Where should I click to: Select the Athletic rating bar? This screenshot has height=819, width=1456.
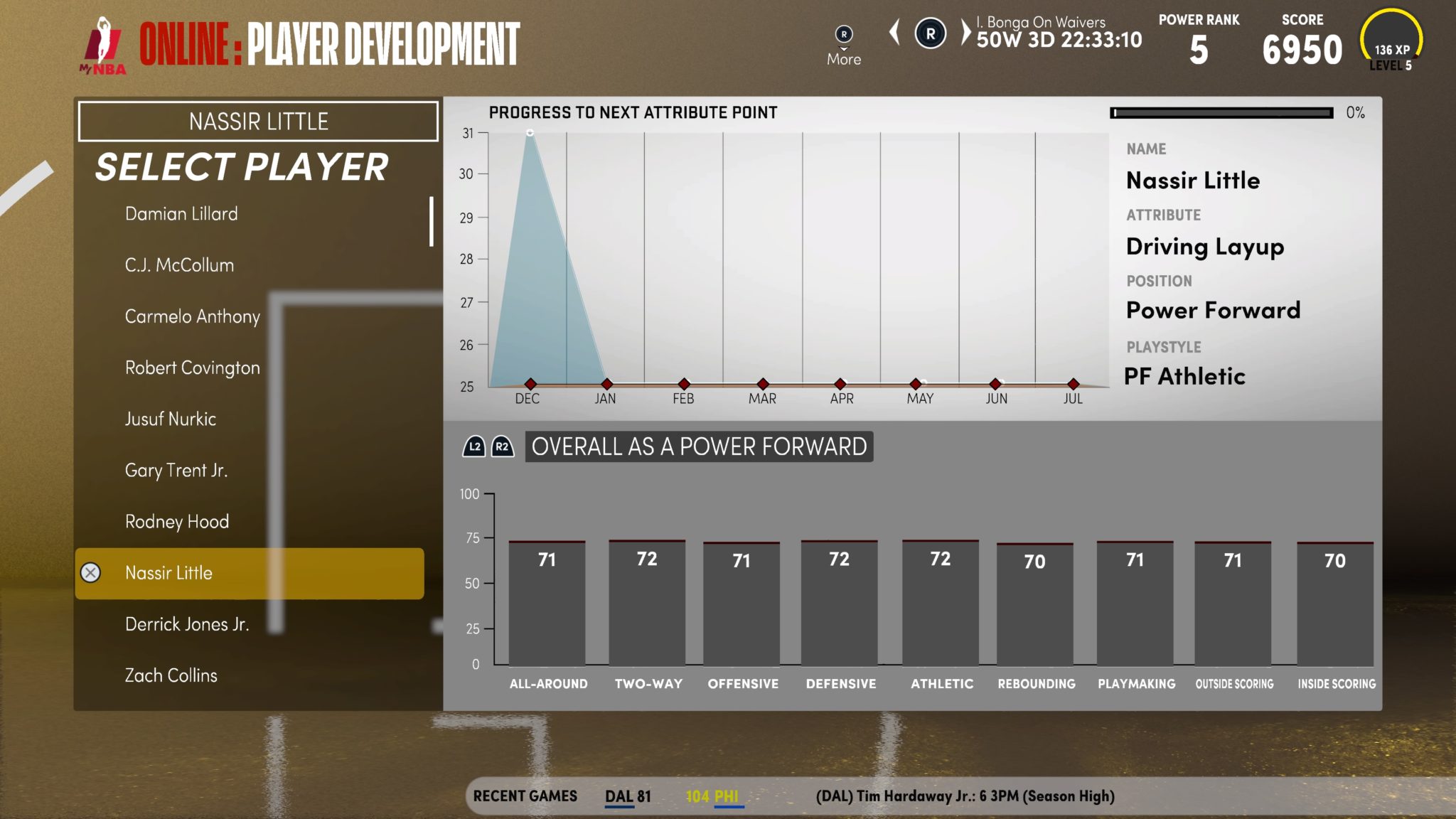tap(940, 603)
